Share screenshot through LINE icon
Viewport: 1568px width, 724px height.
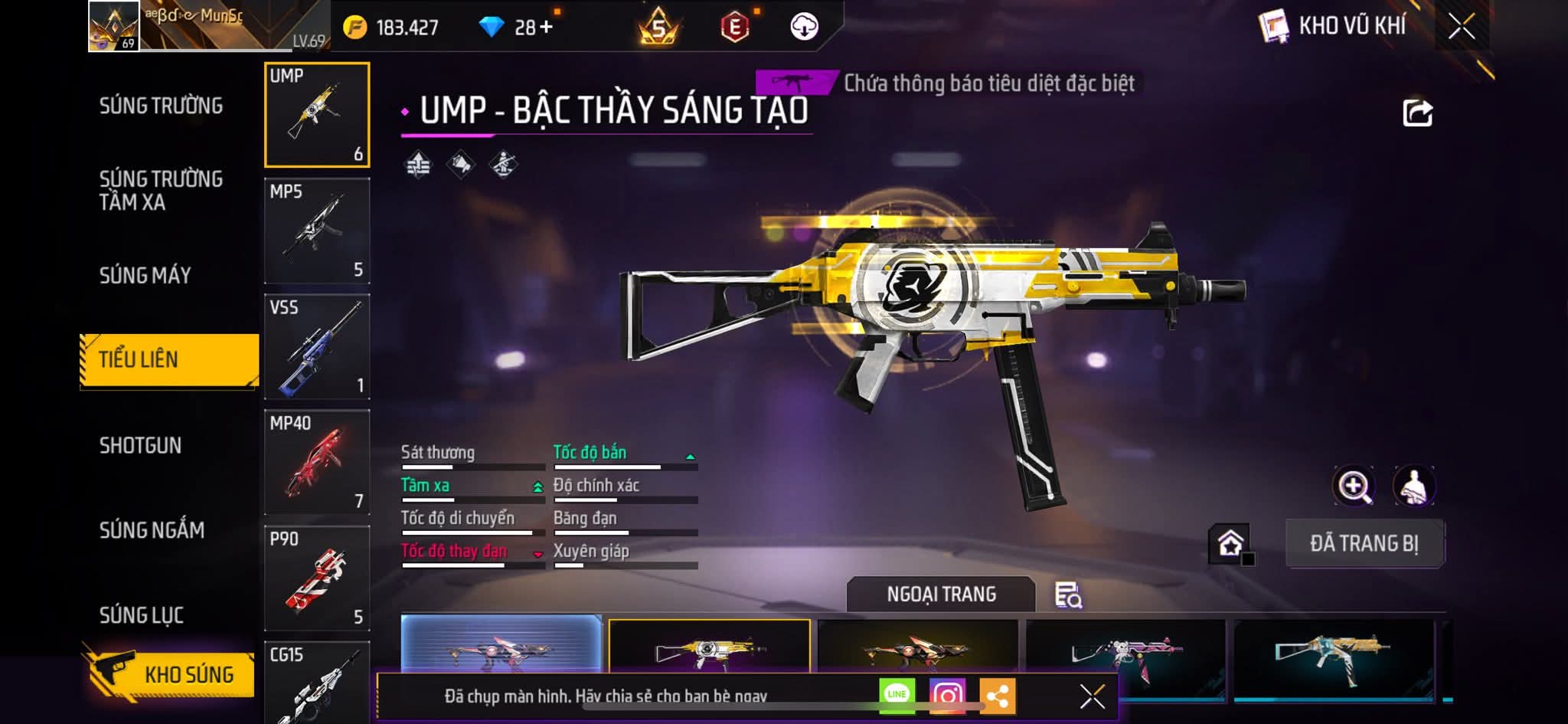coord(897,695)
